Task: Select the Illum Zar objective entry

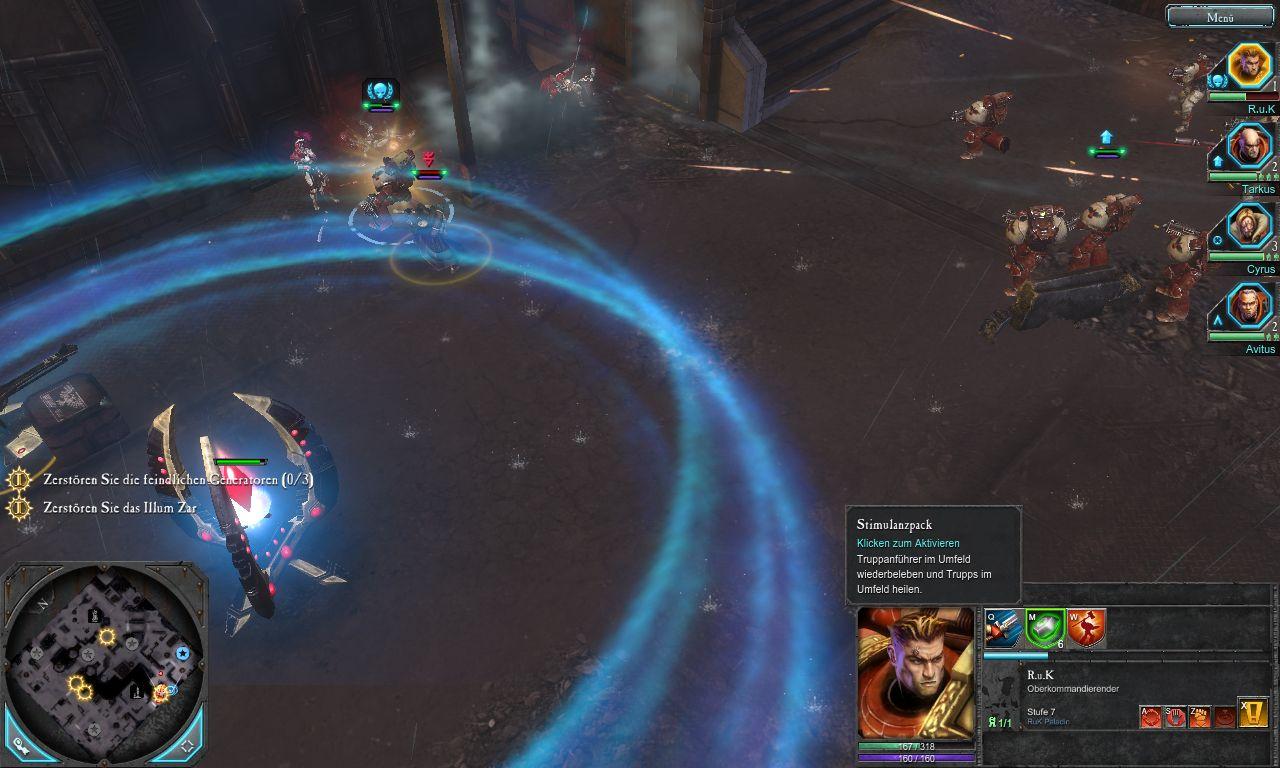Action: [120, 508]
